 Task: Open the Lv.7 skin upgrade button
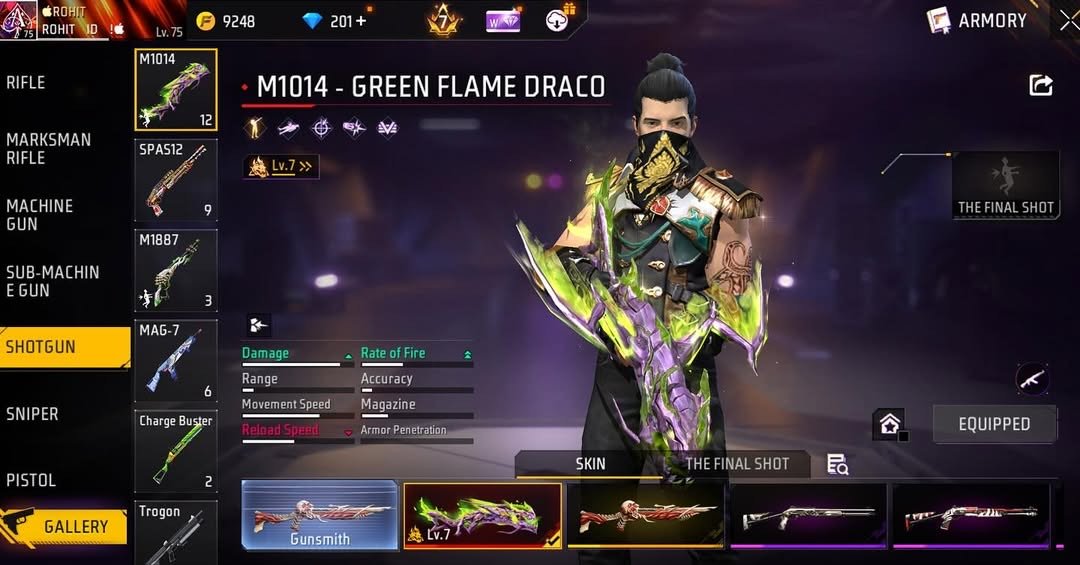click(x=281, y=167)
